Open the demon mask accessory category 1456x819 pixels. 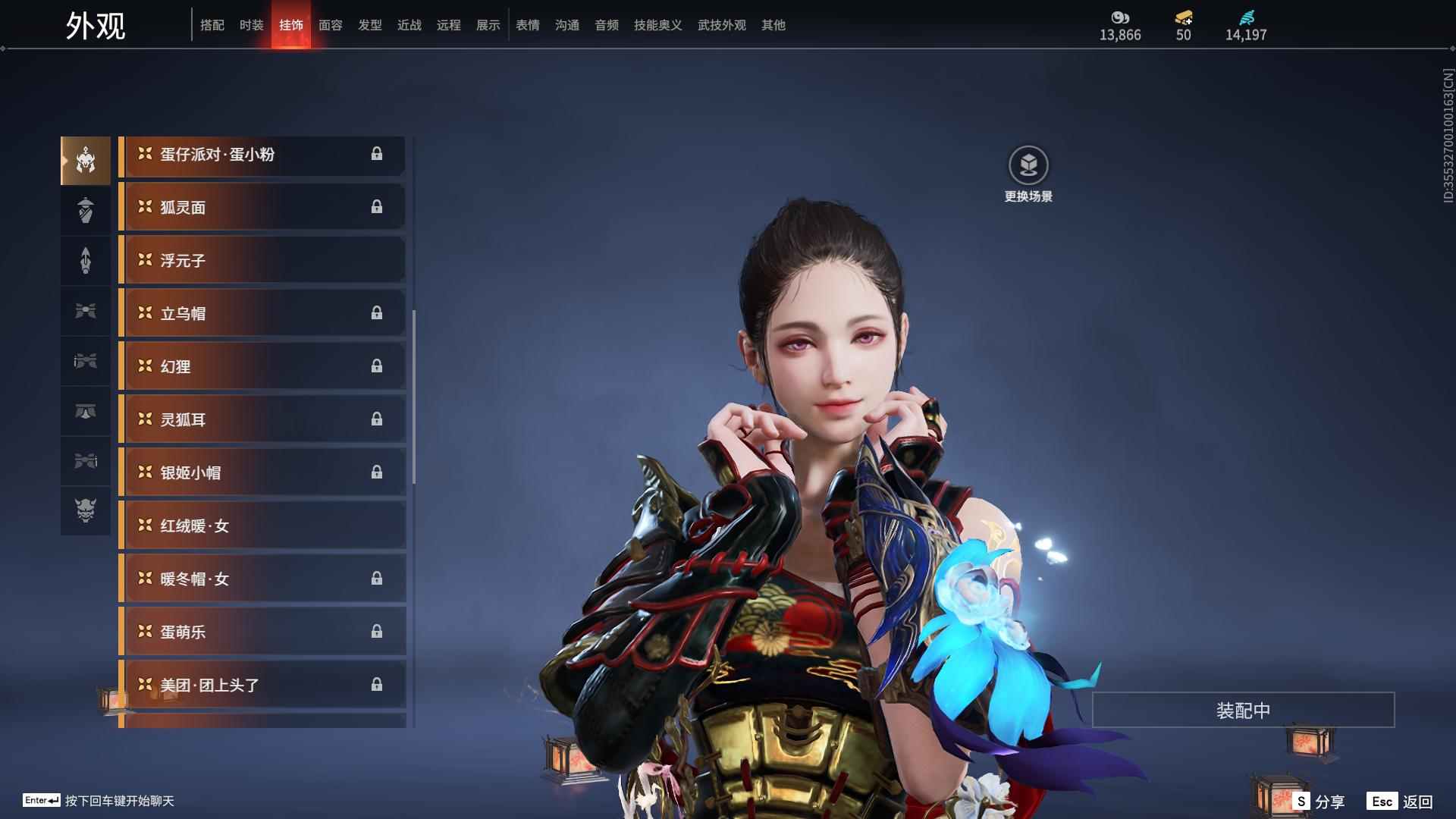pos(86,510)
